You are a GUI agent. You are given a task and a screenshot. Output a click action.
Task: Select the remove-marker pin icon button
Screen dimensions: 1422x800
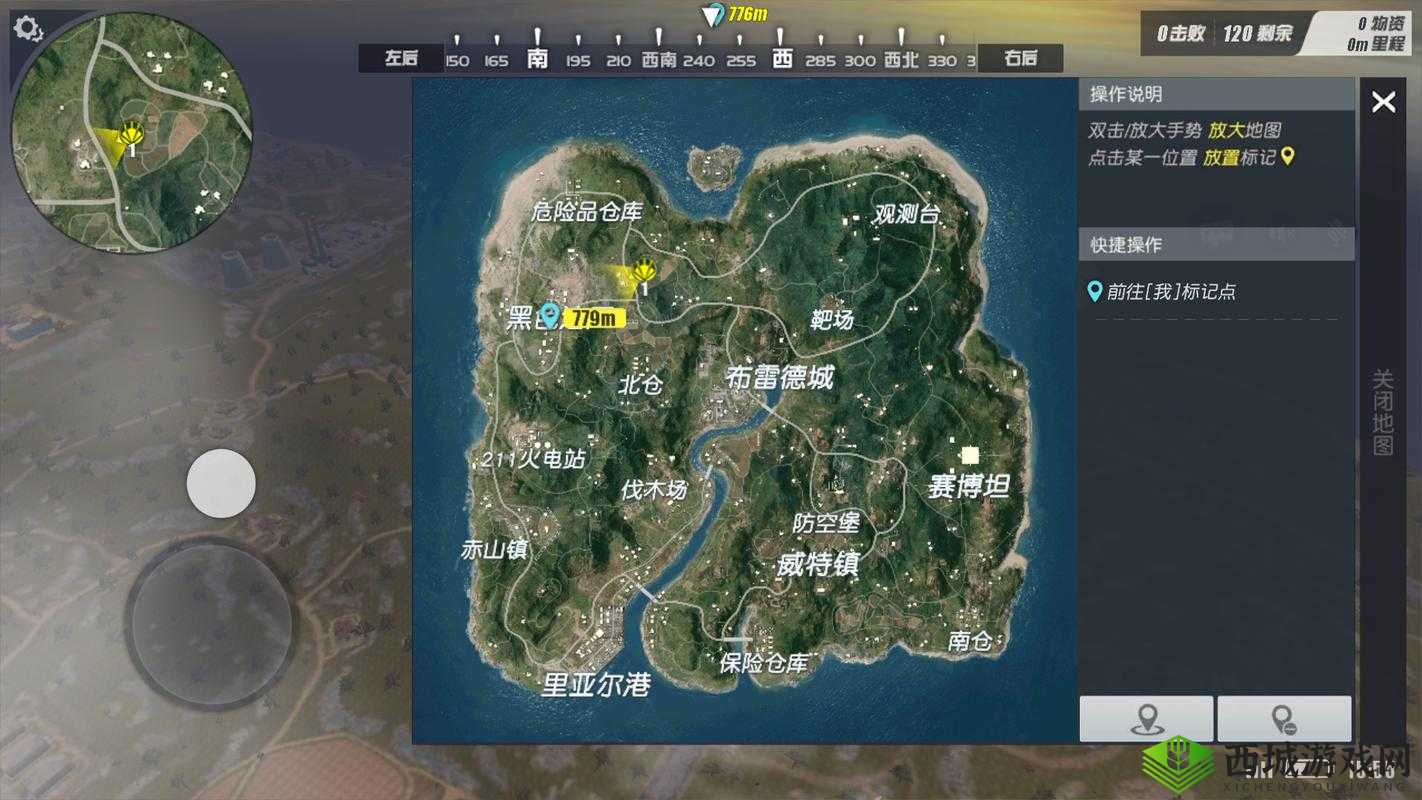(1286, 719)
